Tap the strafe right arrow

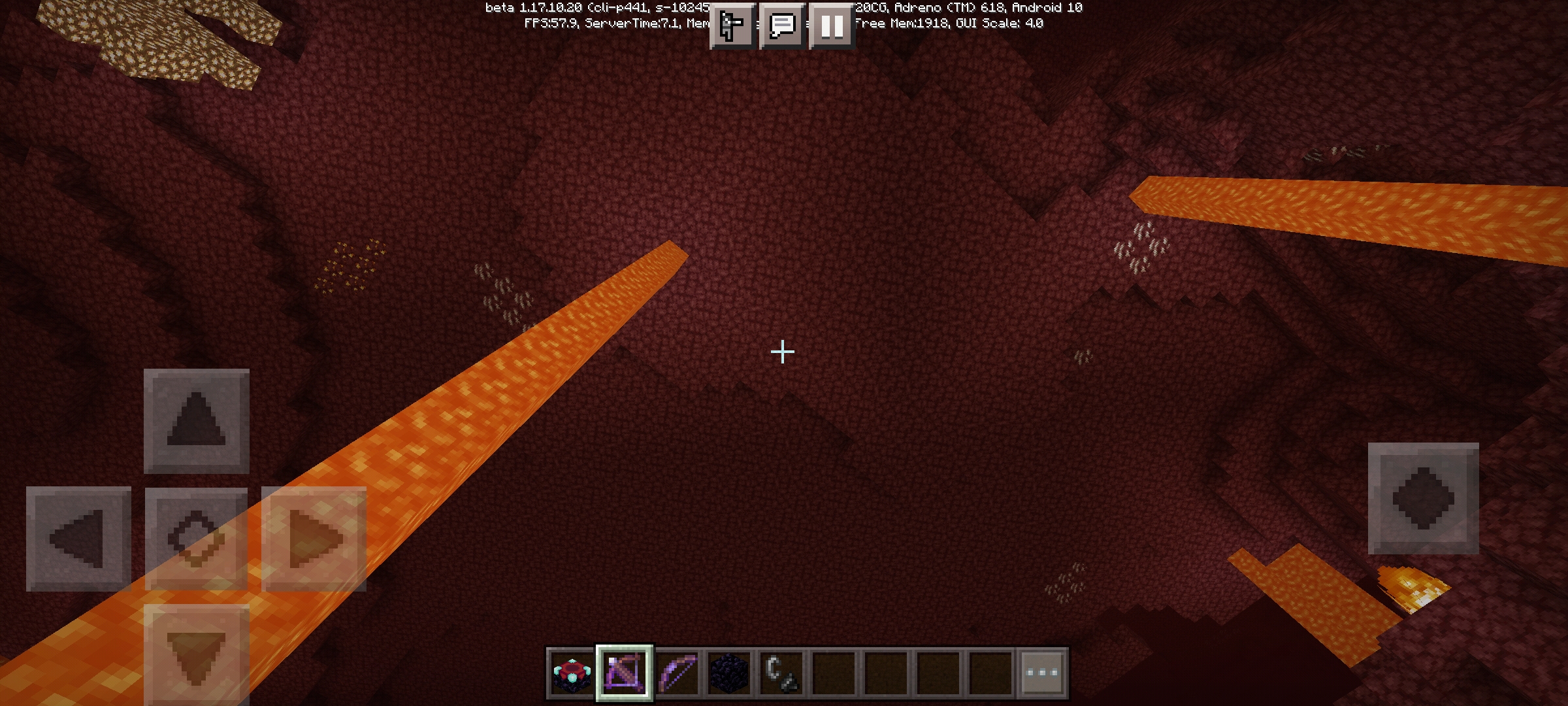314,539
